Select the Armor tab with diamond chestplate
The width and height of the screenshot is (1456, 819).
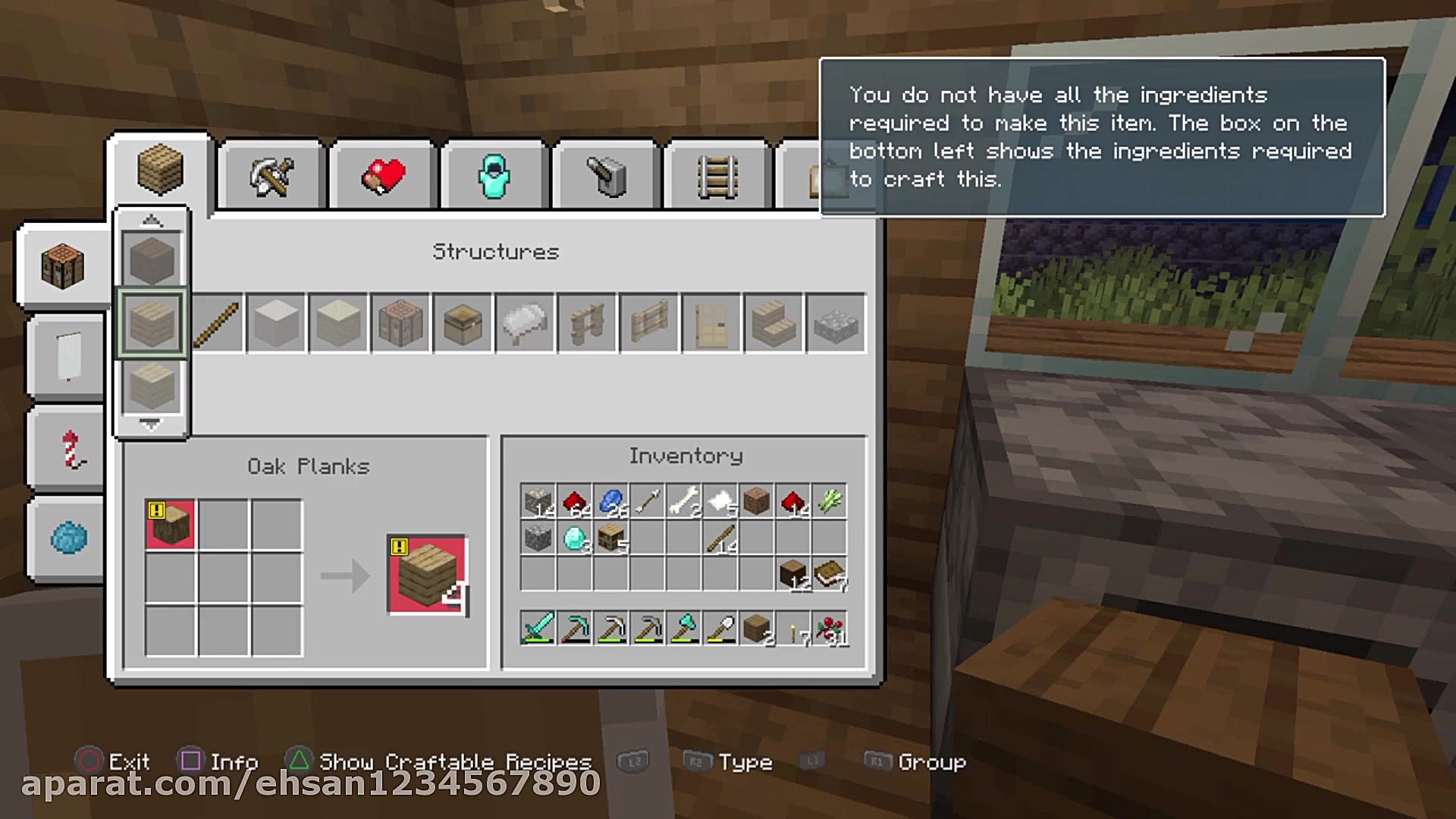(494, 176)
